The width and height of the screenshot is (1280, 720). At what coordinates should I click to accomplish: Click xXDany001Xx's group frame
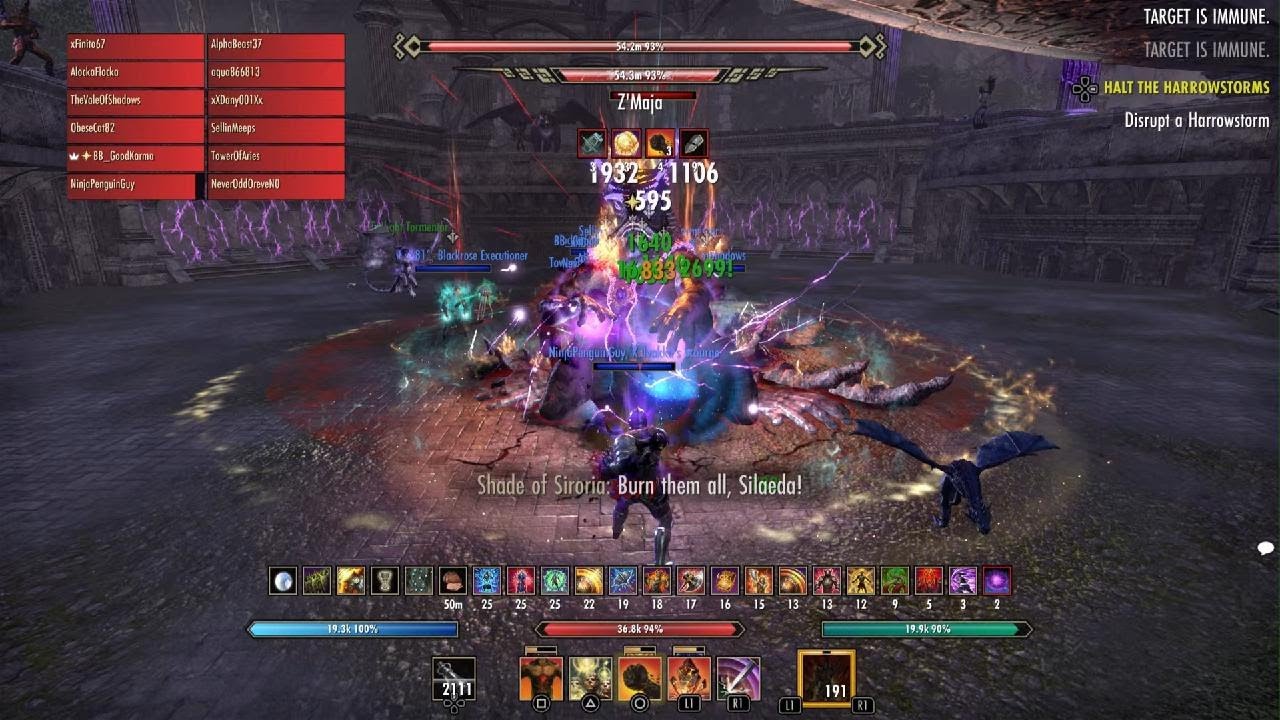[276, 102]
